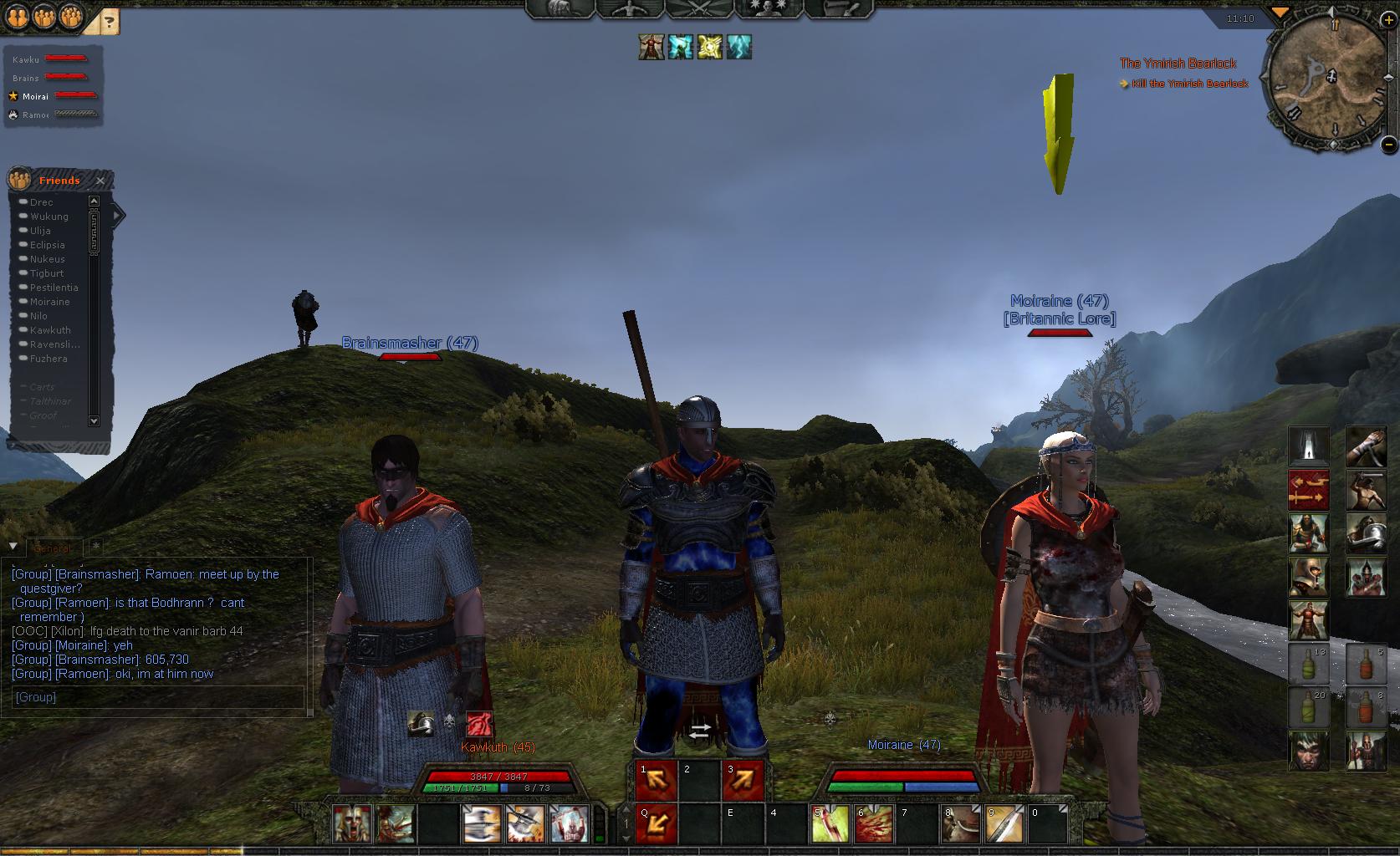This screenshot has height=856, width=1400.
Task: Trigger the lower-left attack arrow on Q
Action: point(657,824)
